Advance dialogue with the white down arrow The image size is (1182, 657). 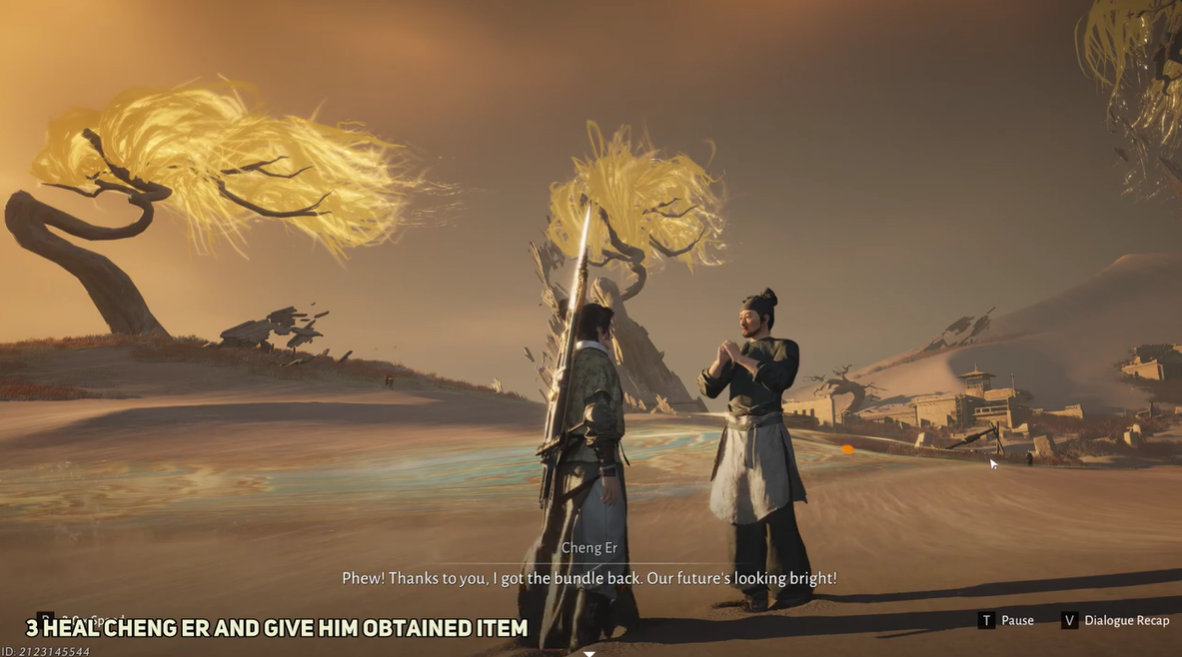(x=590, y=653)
